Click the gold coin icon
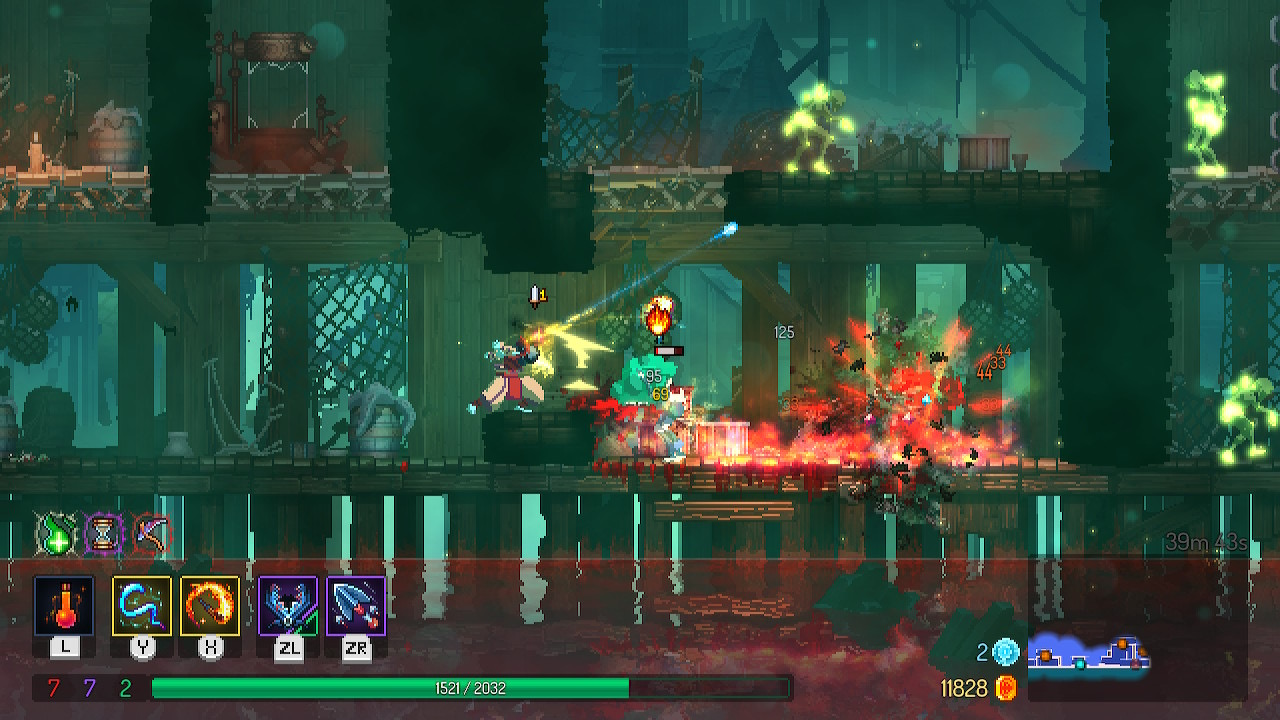Screen dimensions: 1280x720 [x=1007, y=688]
